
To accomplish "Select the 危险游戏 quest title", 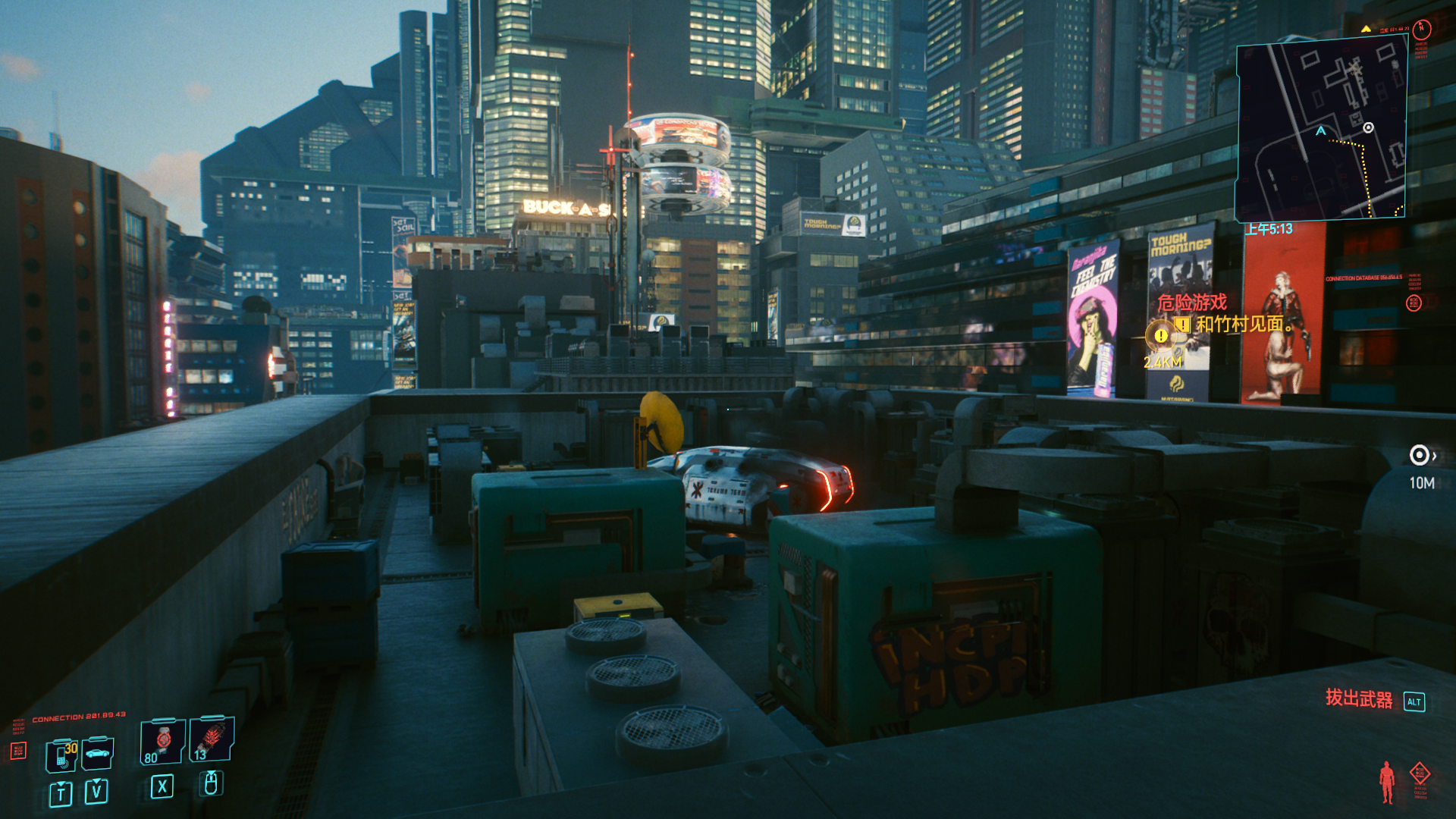I will [1191, 303].
